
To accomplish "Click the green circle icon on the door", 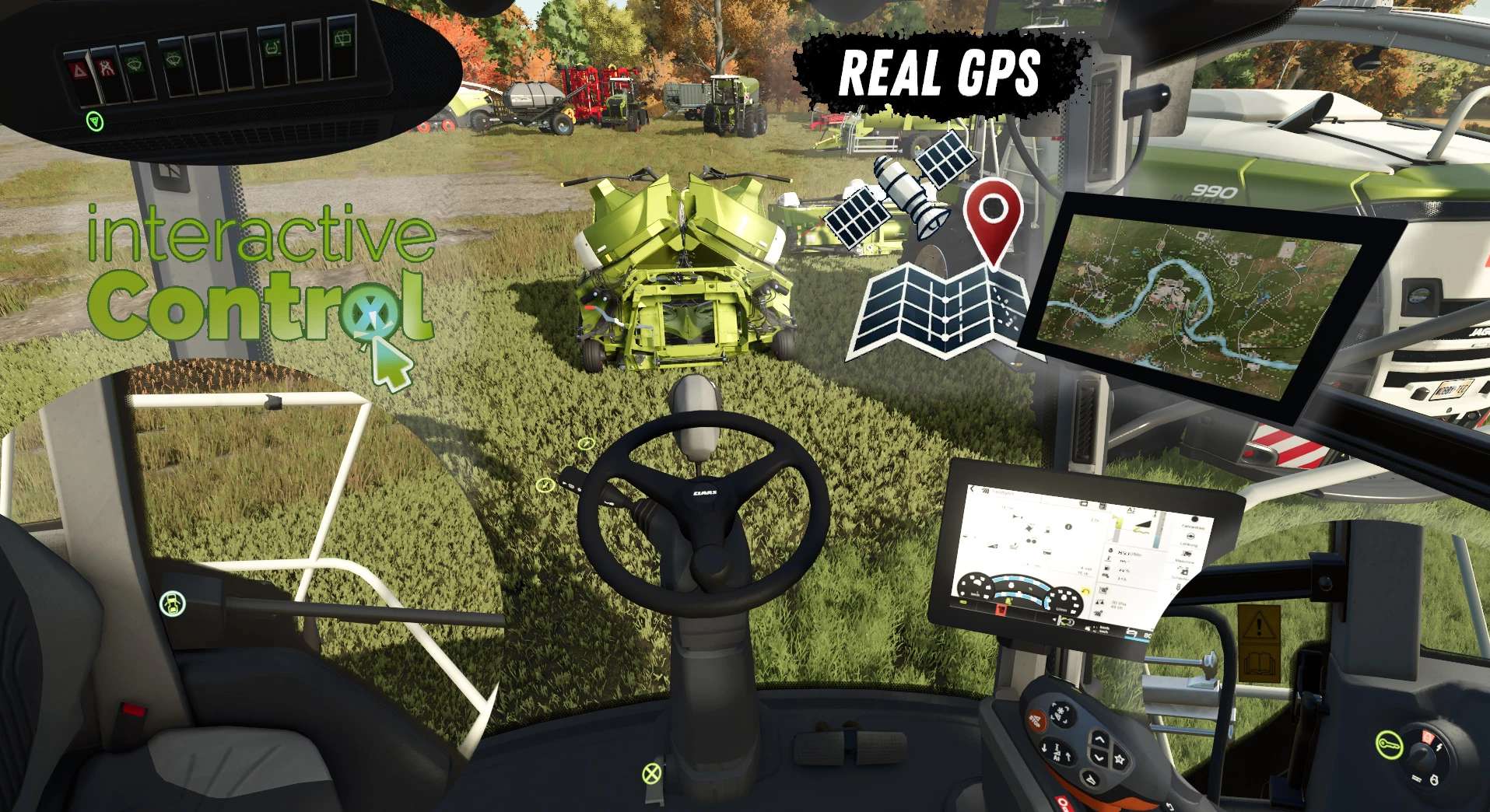I will click(x=172, y=604).
